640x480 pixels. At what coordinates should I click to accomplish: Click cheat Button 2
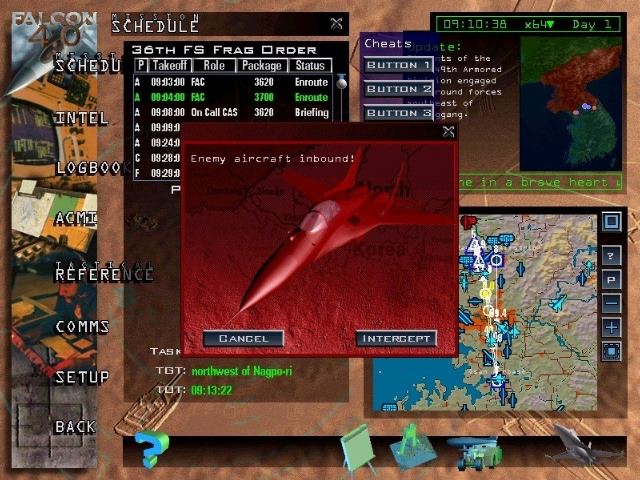[x=398, y=89]
